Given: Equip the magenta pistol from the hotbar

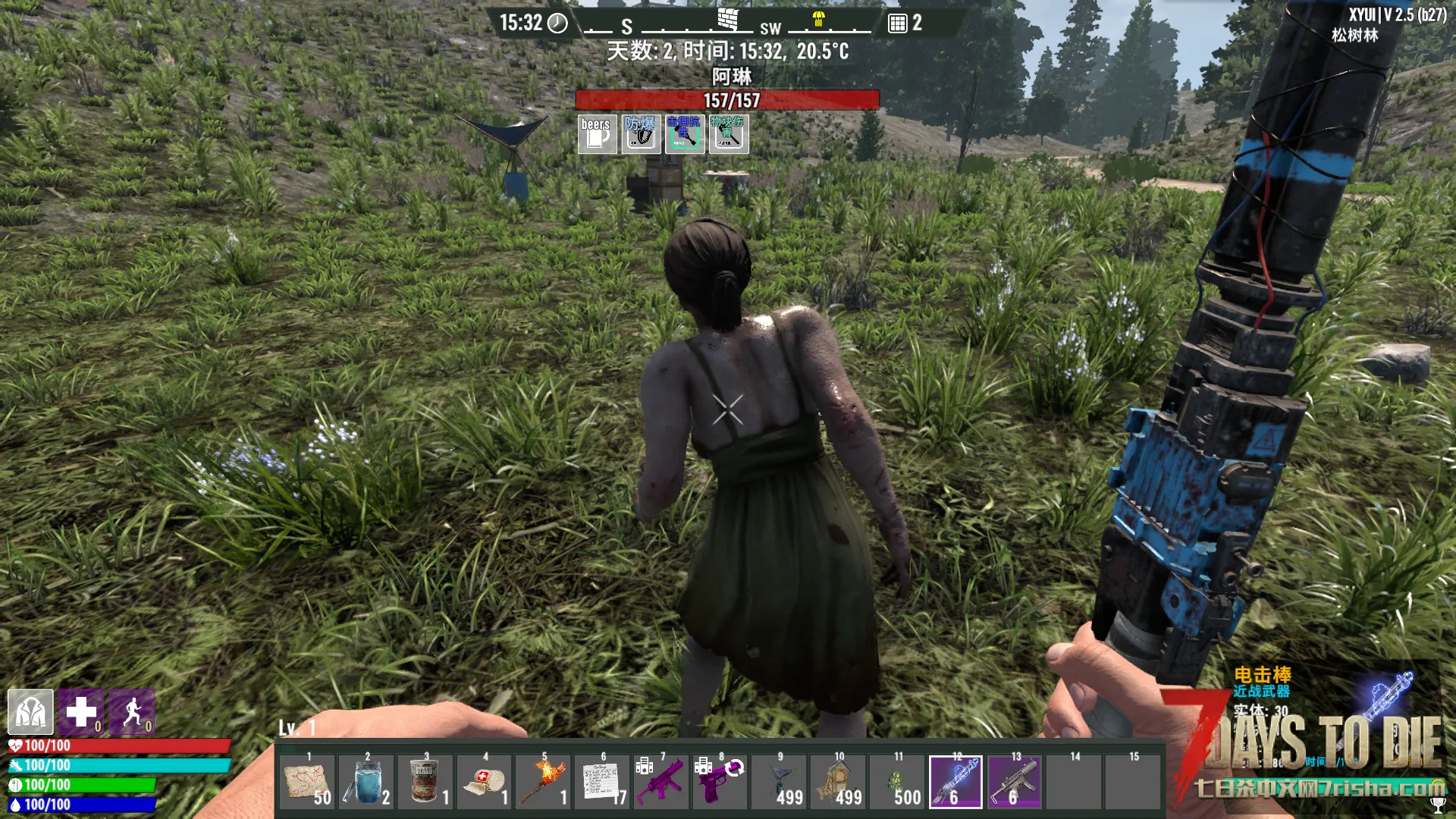Looking at the screenshot, I should (x=720, y=782).
